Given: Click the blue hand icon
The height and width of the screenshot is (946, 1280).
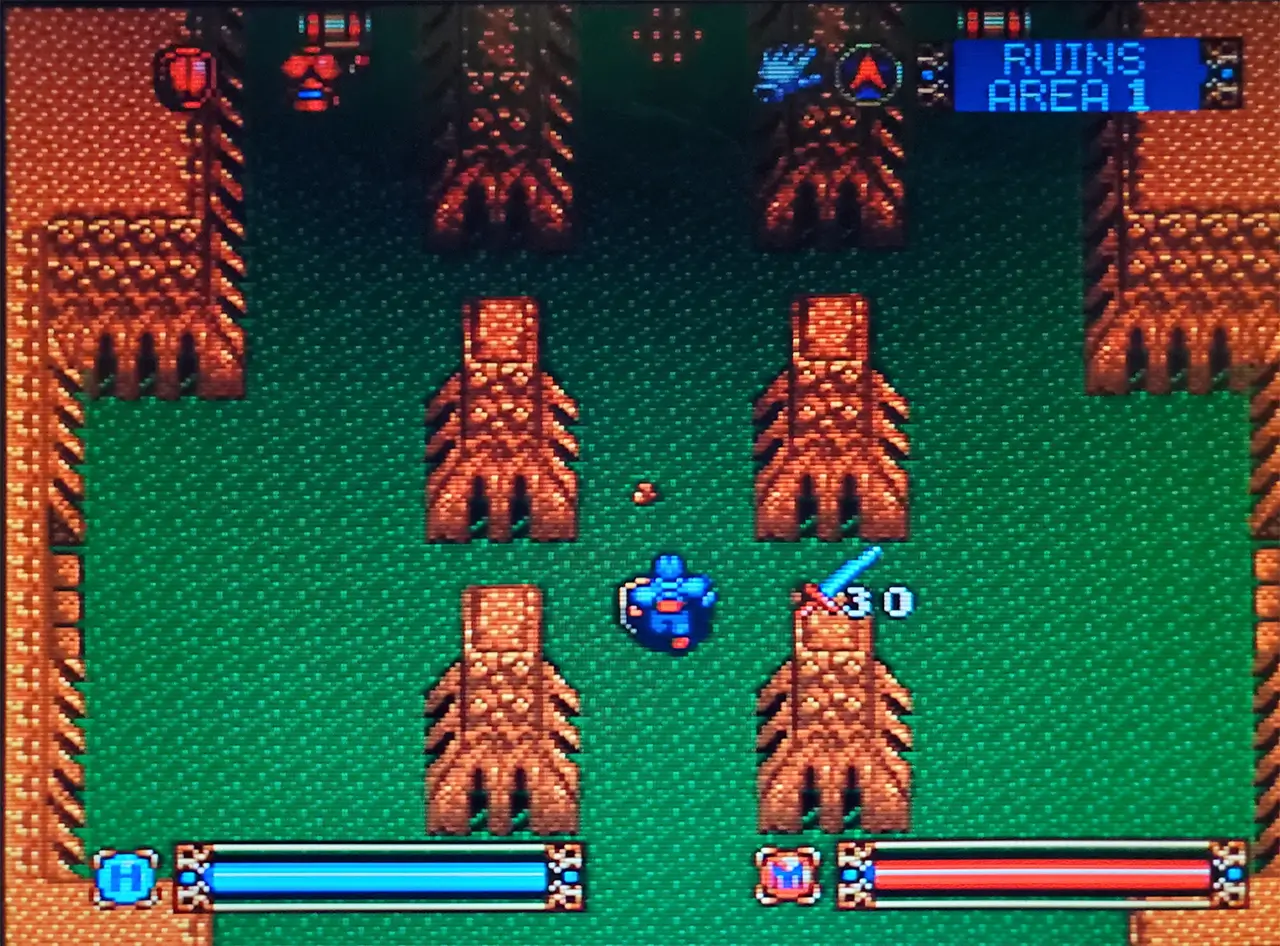Looking at the screenshot, I should tap(787, 74).
